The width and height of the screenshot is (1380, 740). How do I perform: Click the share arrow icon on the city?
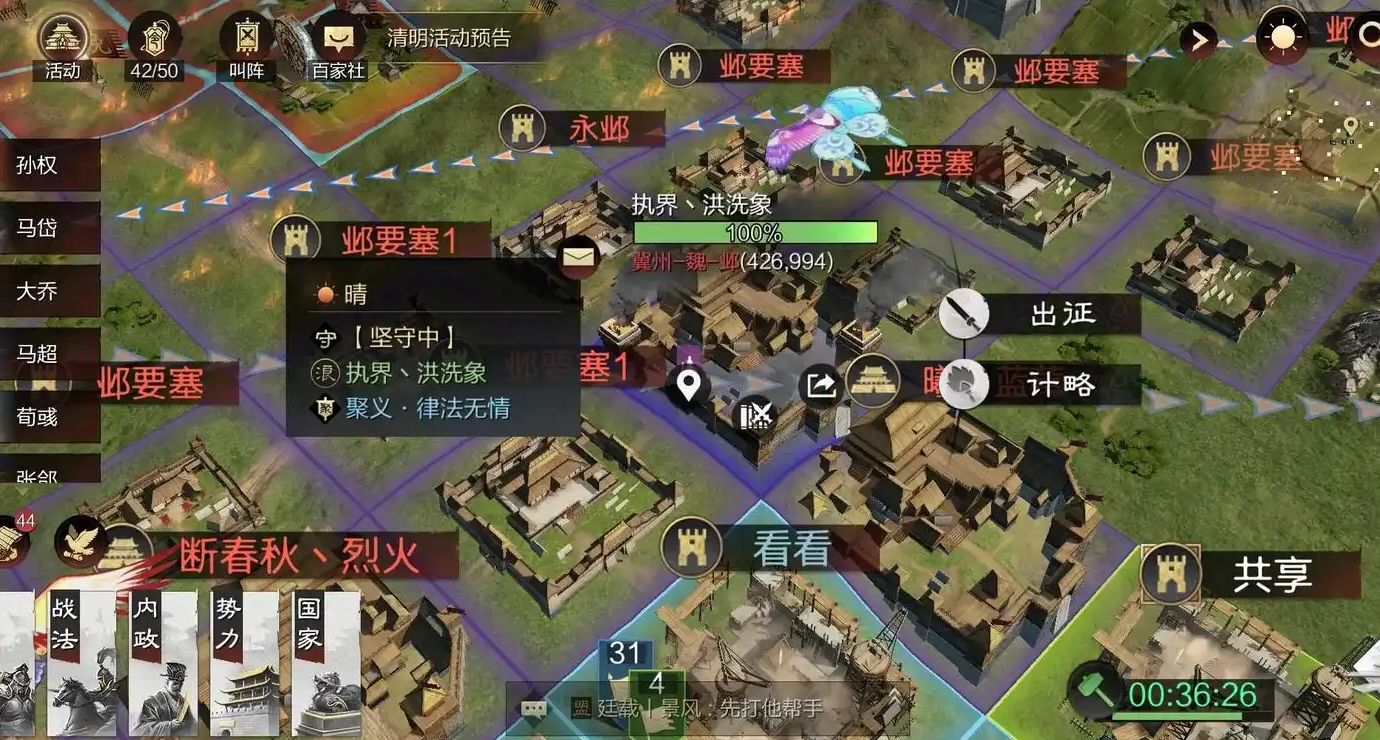point(820,382)
